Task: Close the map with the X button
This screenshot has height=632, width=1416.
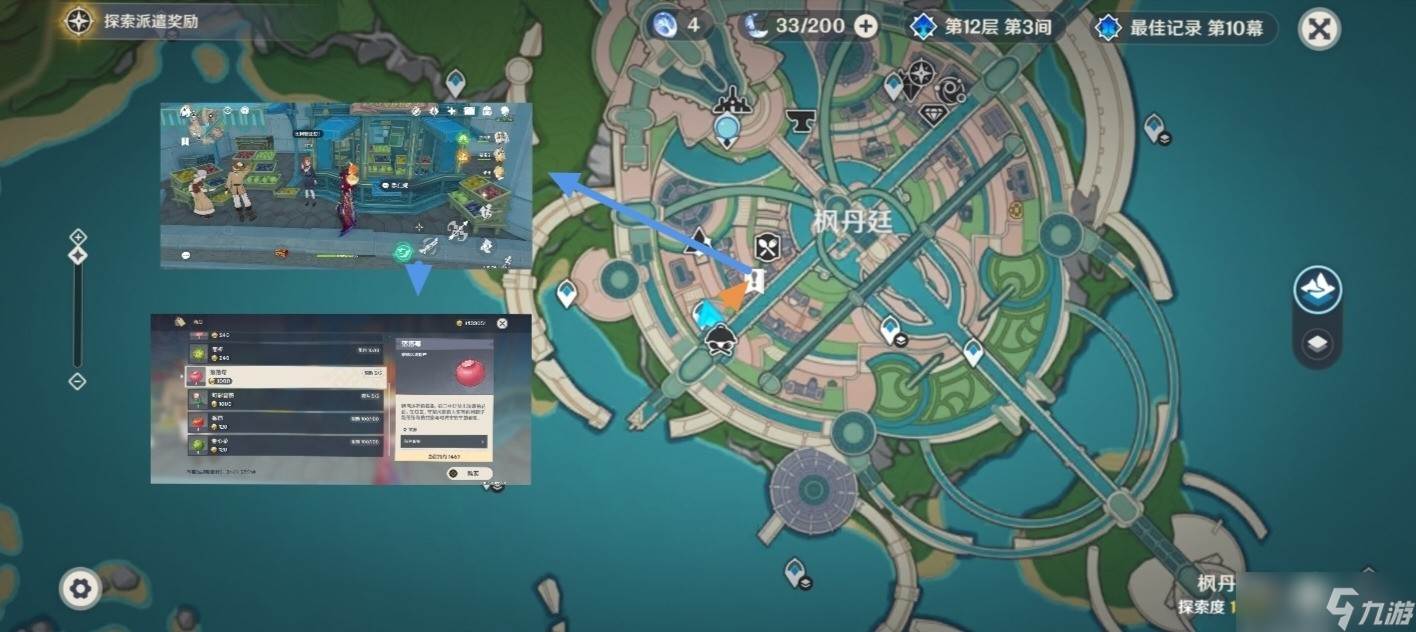Action: [1319, 29]
